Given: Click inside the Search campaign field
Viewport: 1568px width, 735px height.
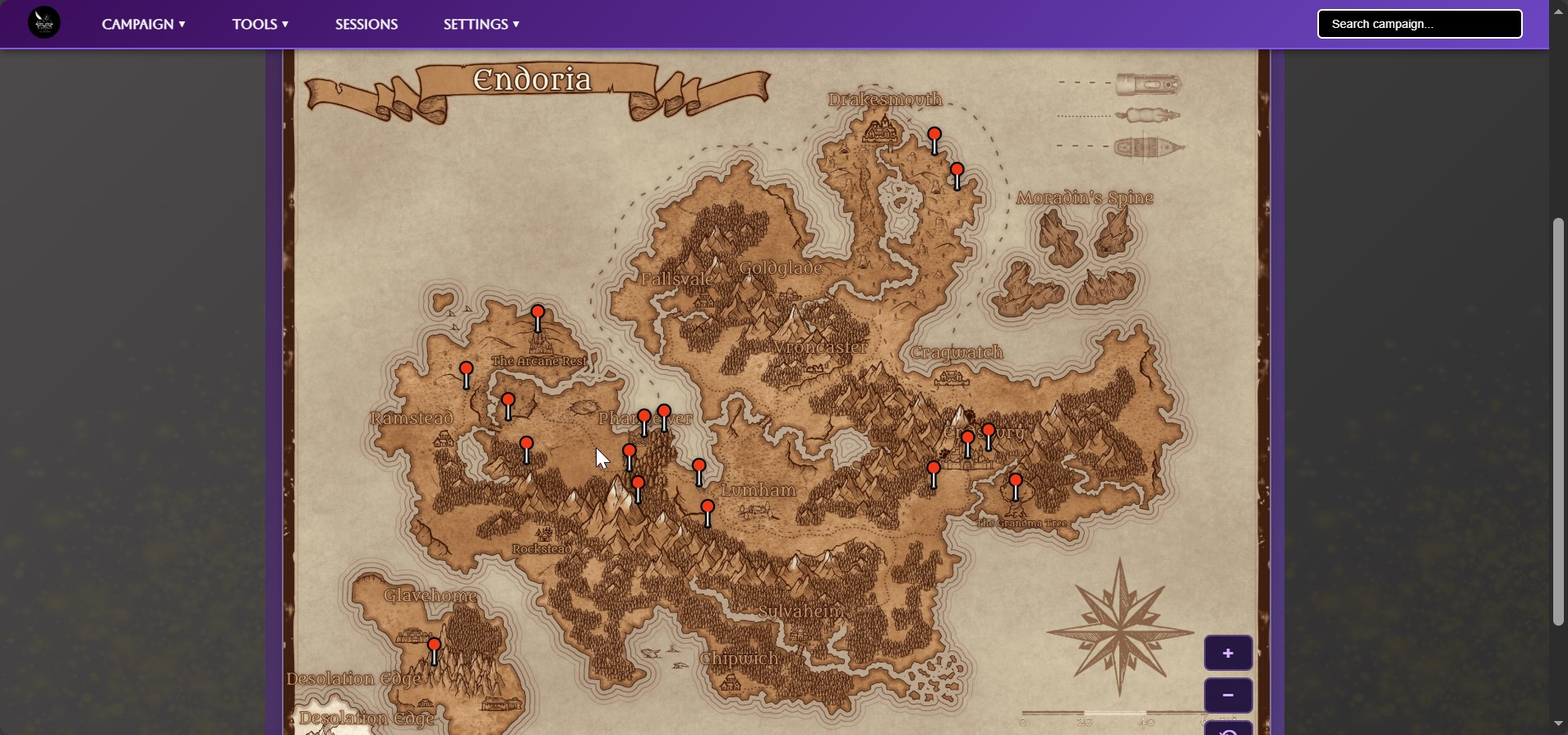Looking at the screenshot, I should (x=1419, y=24).
